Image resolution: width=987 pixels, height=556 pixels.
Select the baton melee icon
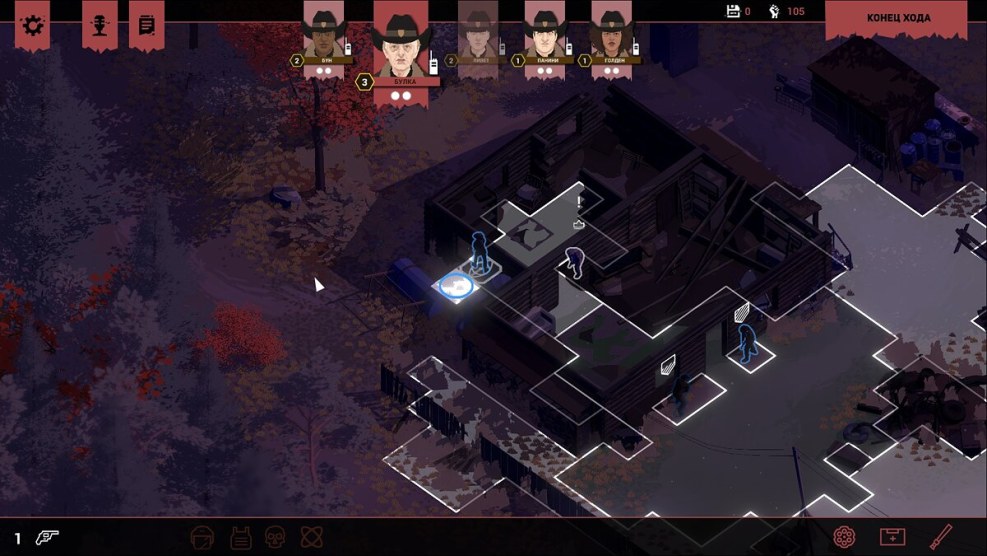tap(940, 537)
